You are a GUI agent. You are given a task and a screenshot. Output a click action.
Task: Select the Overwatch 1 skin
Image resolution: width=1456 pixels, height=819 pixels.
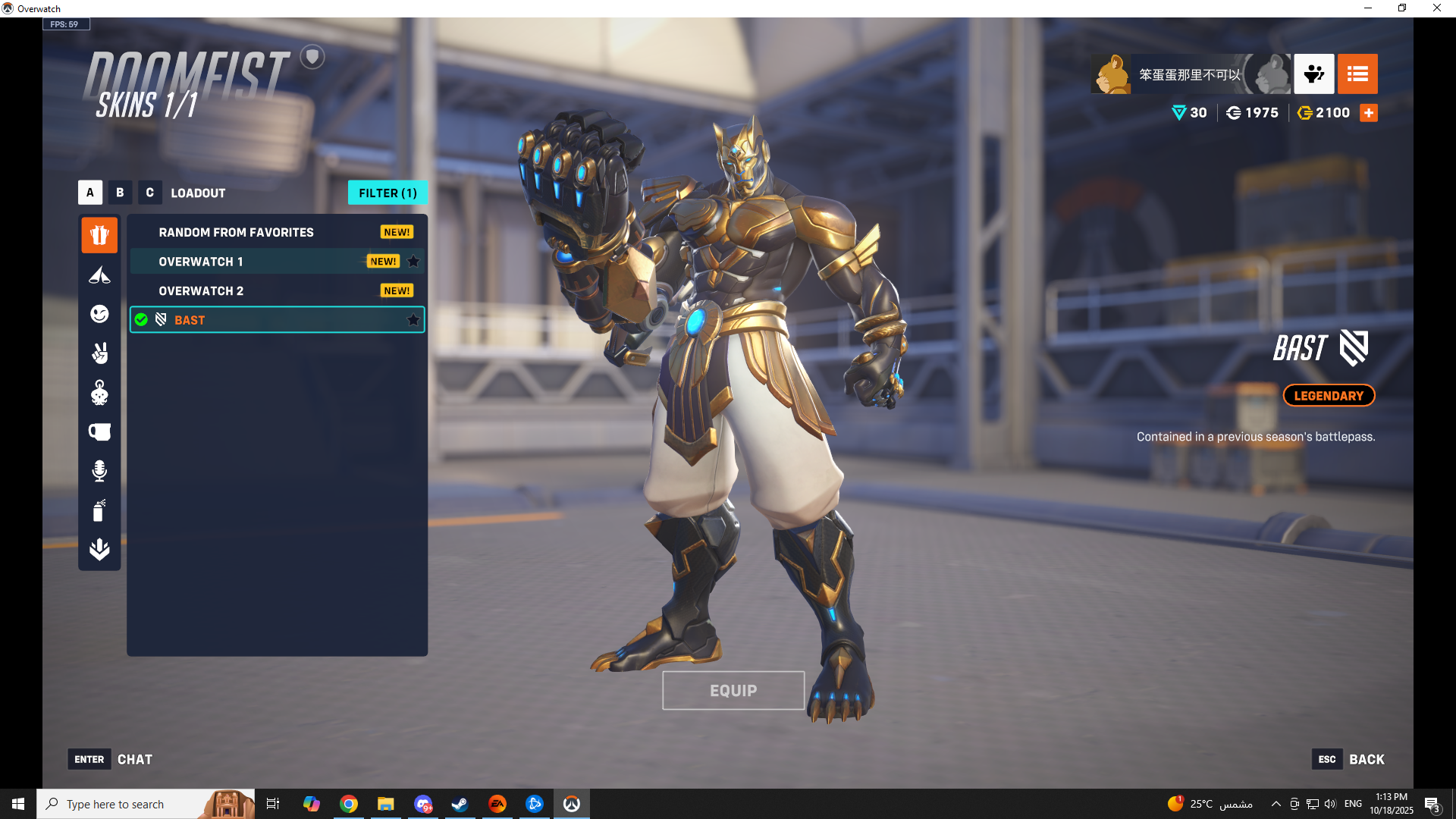point(201,262)
